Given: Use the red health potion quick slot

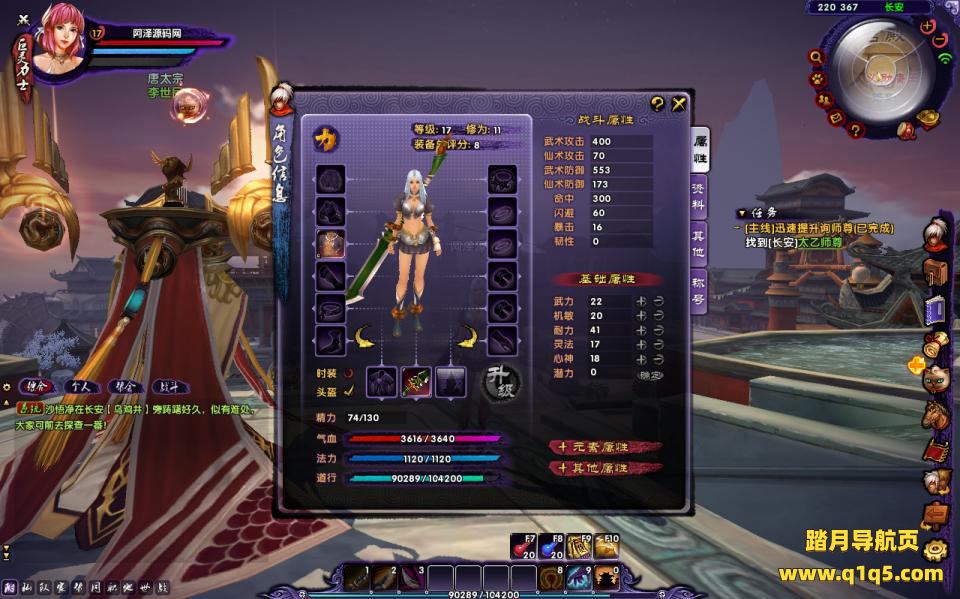Looking at the screenshot, I should pyautogui.click(x=523, y=545).
